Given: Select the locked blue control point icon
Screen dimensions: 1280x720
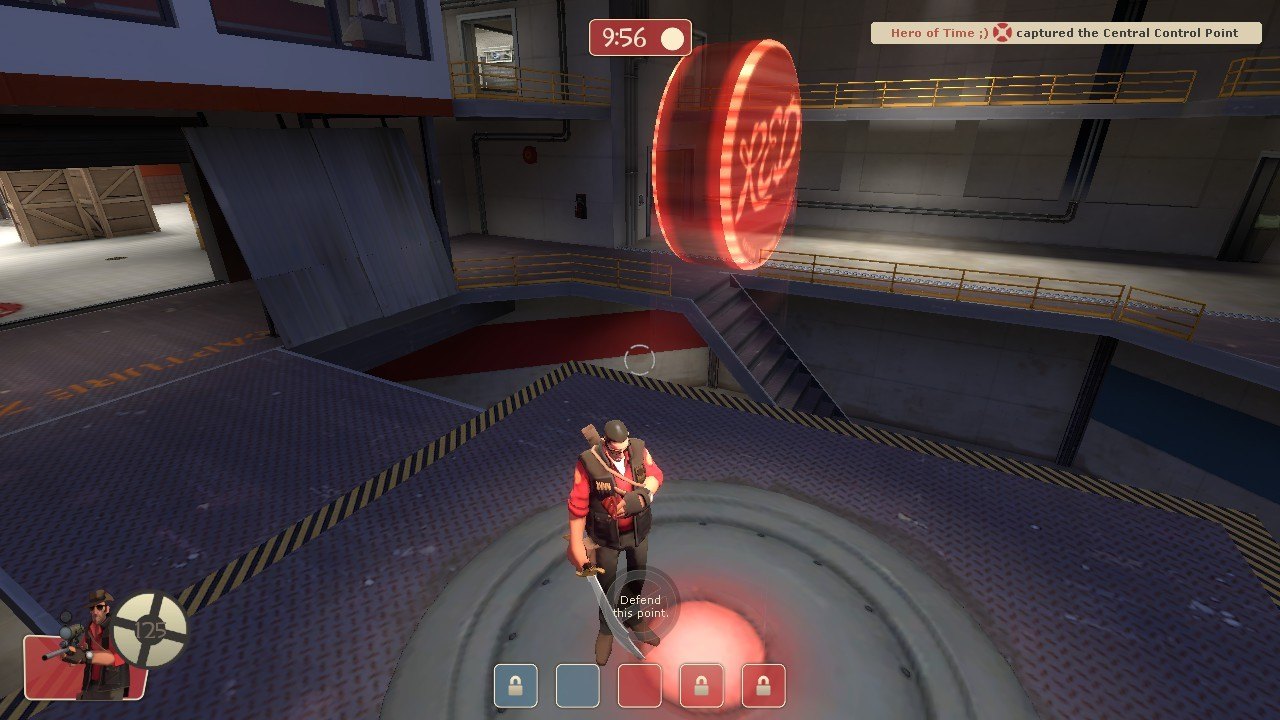Looking at the screenshot, I should (x=515, y=687).
